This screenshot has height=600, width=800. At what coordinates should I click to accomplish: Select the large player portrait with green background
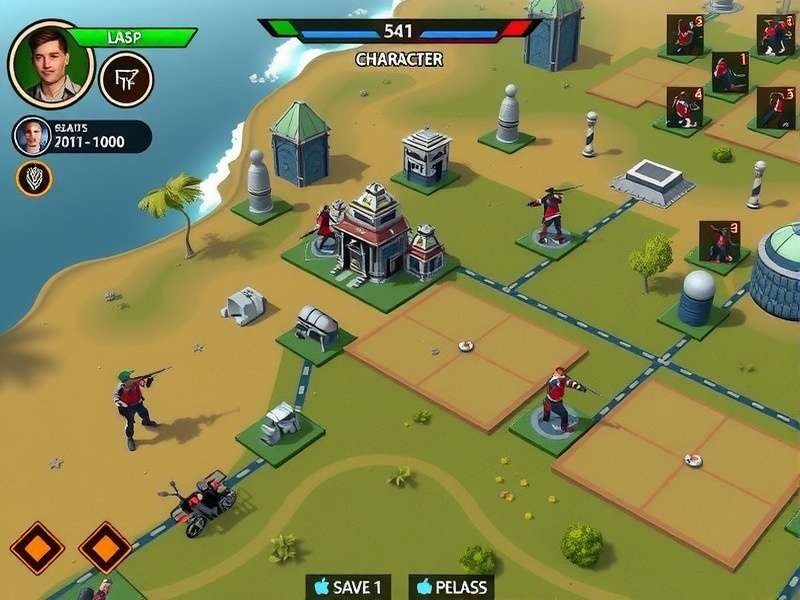tap(50, 63)
